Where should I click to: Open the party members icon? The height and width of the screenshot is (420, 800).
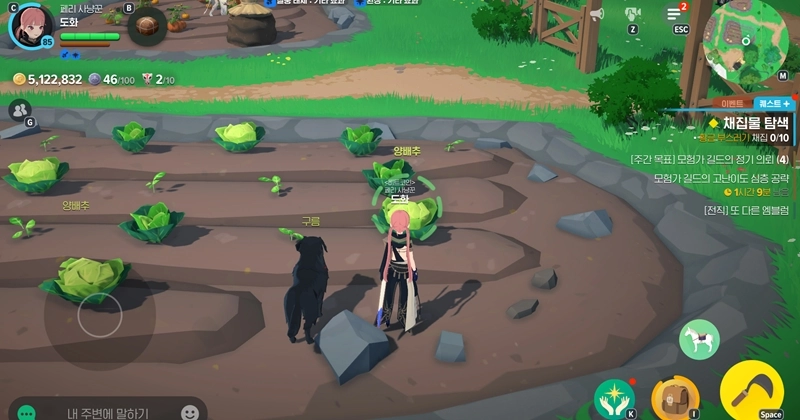[x=19, y=110]
